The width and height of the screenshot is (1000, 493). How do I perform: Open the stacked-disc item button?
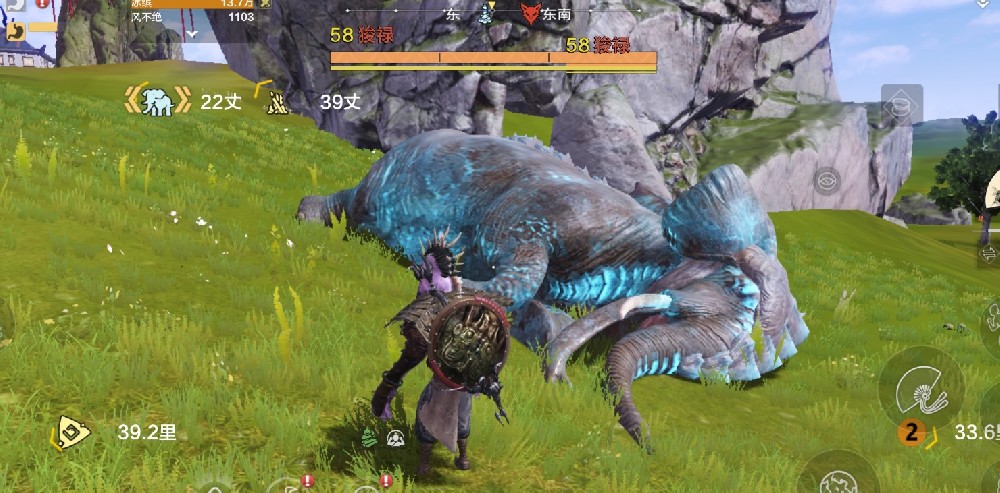tap(901, 104)
